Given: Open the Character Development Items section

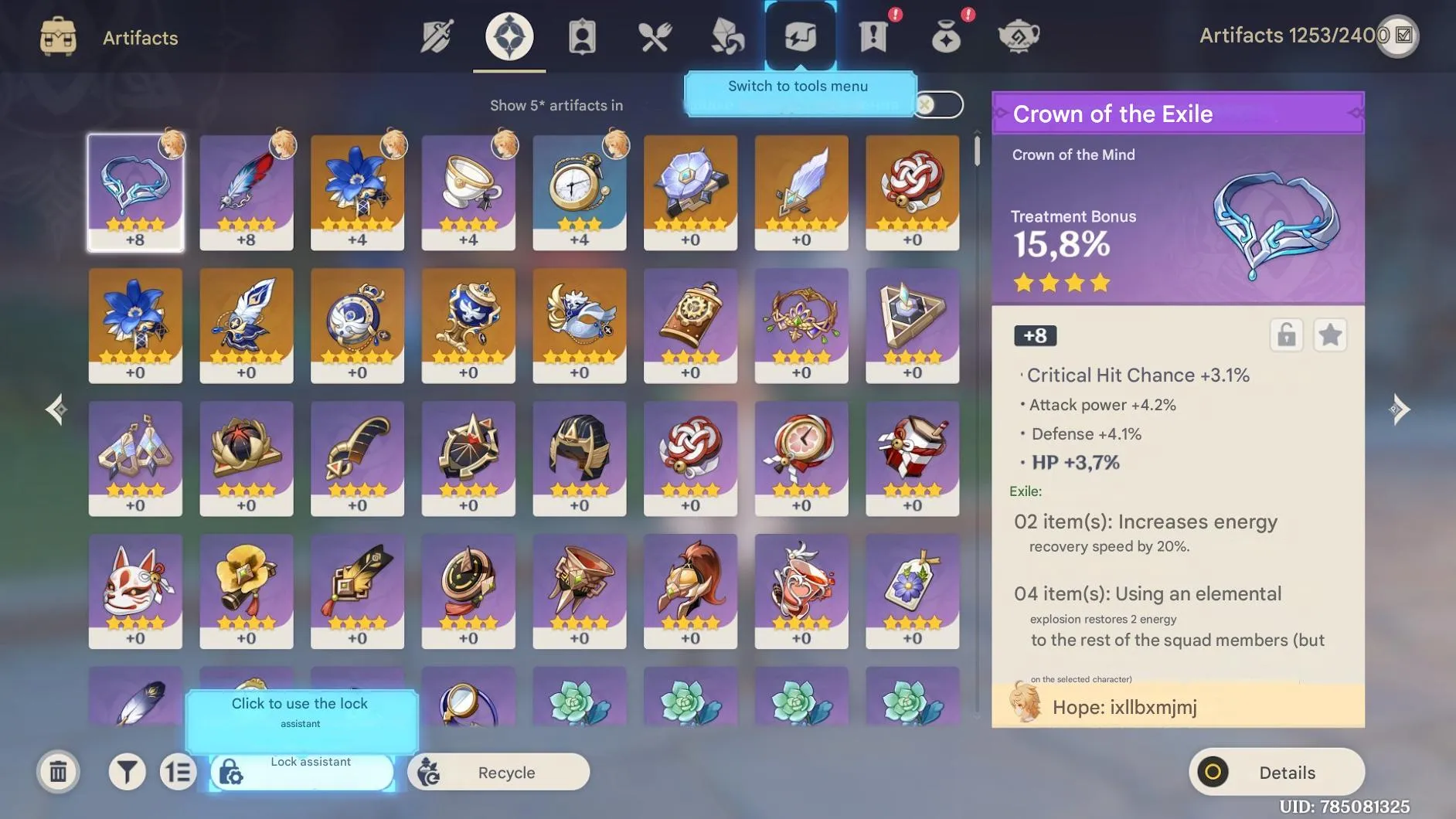Looking at the screenshot, I should pyautogui.click(x=726, y=36).
